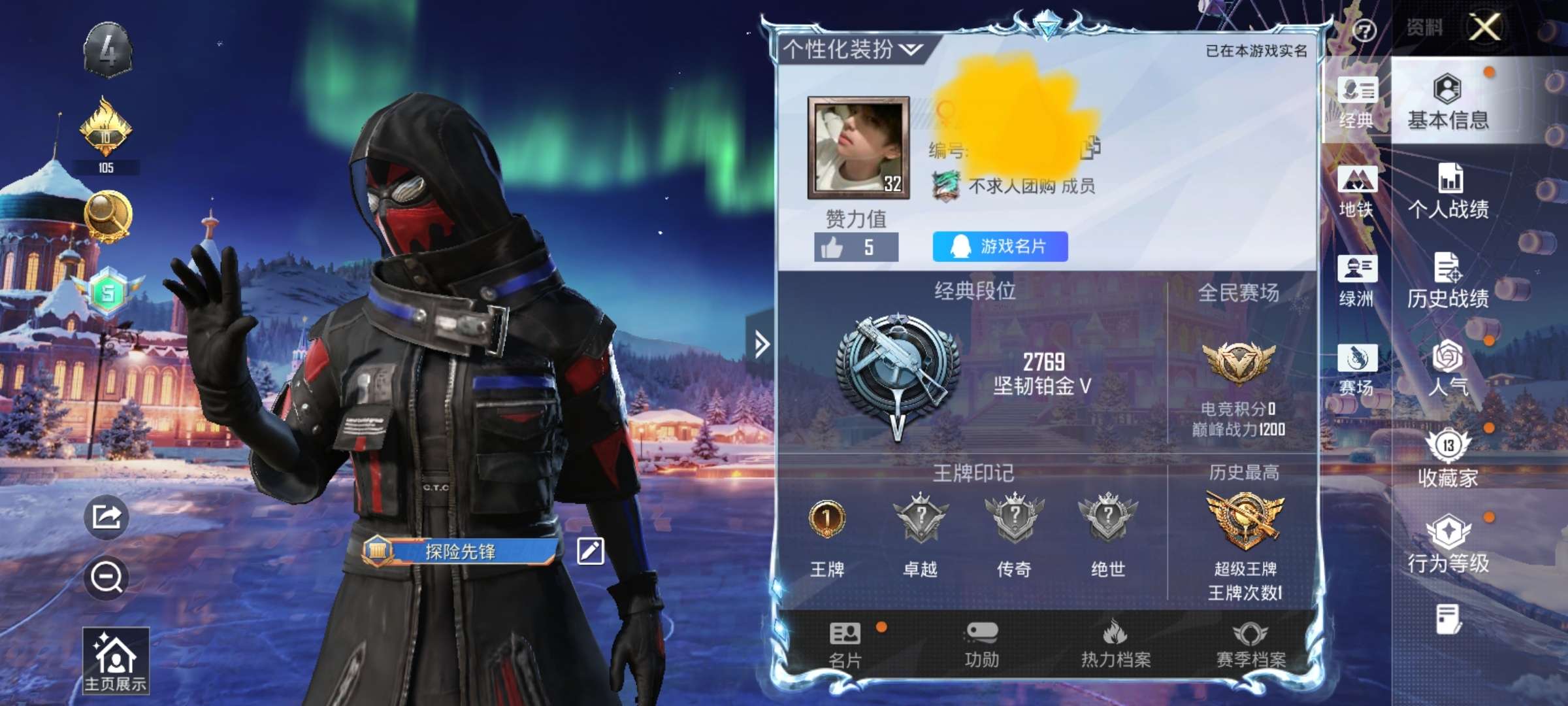Show the 人气 popularity page
The image size is (1568, 706).
[1448, 368]
